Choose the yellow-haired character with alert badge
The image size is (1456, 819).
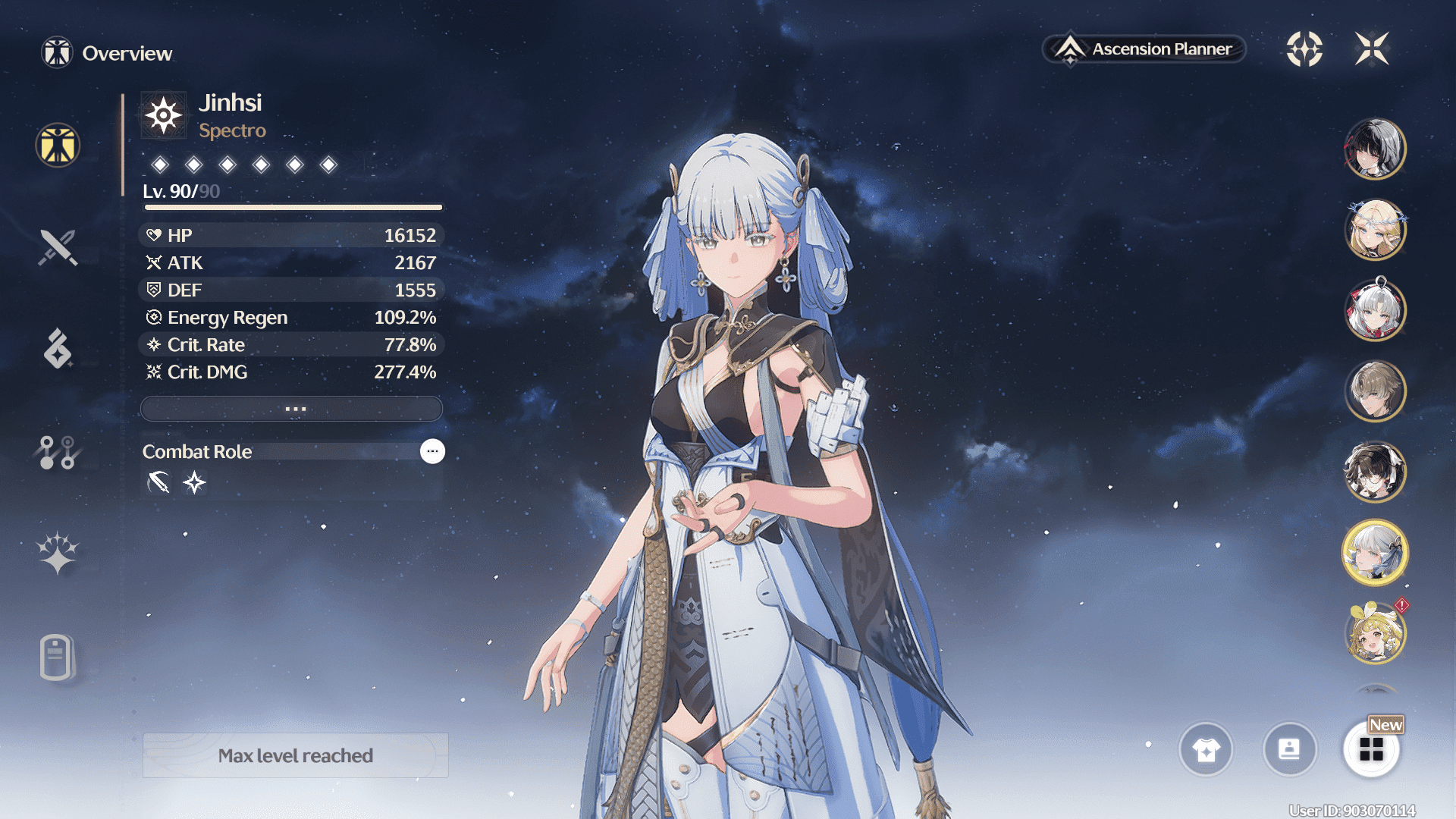point(1374,634)
